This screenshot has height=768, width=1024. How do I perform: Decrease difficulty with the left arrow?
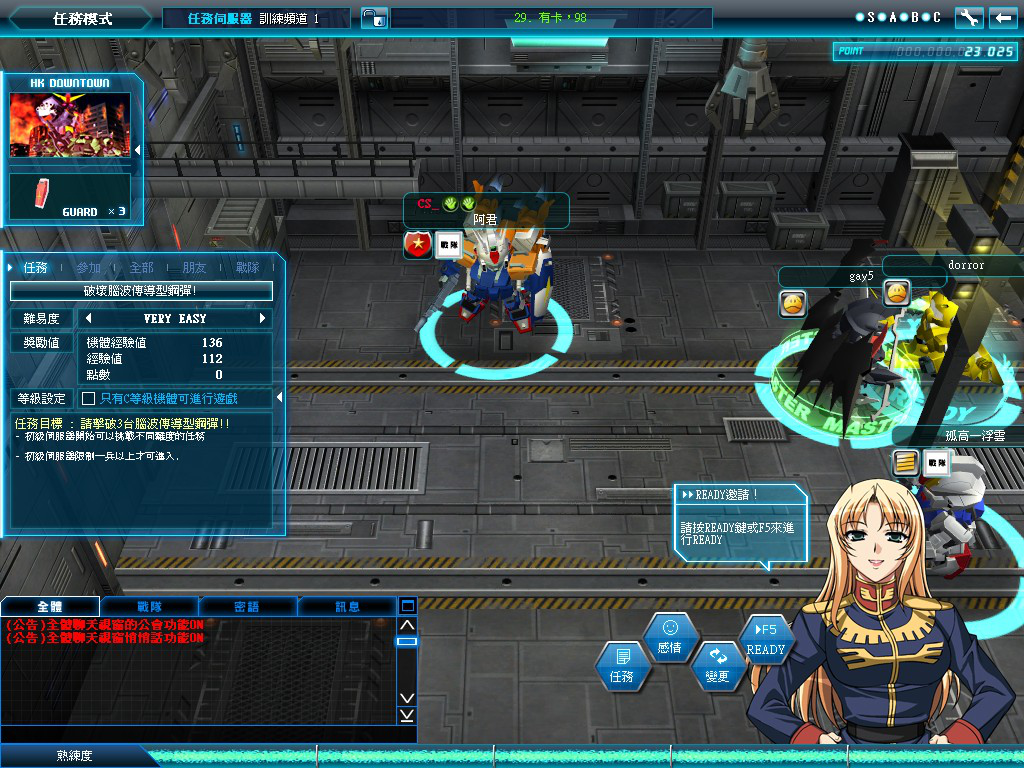(x=87, y=319)
